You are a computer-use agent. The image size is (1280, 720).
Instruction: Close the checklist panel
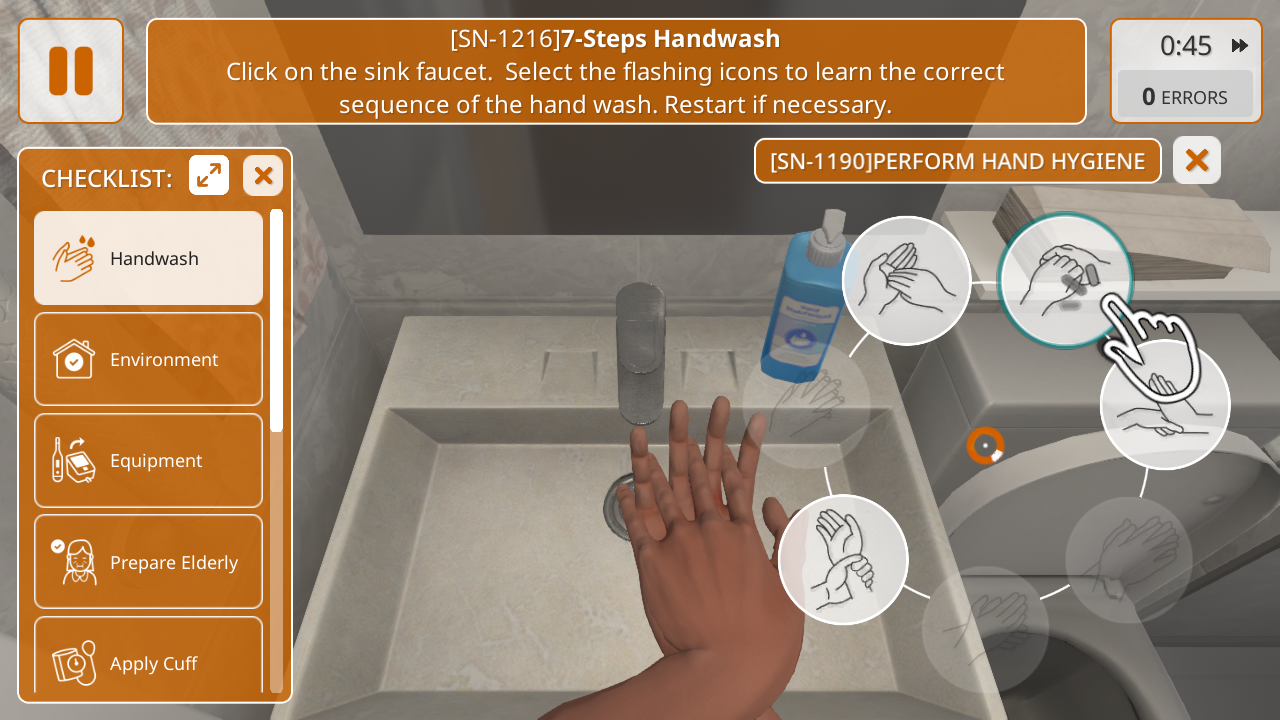(263, 176)
